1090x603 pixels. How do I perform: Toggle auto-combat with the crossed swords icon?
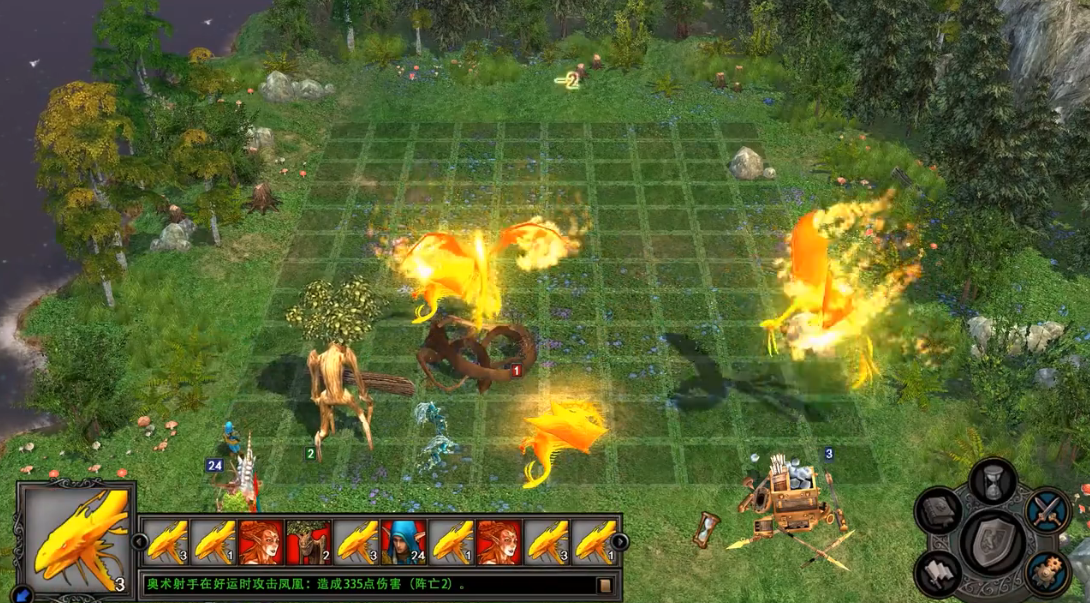coord(1048,512)
